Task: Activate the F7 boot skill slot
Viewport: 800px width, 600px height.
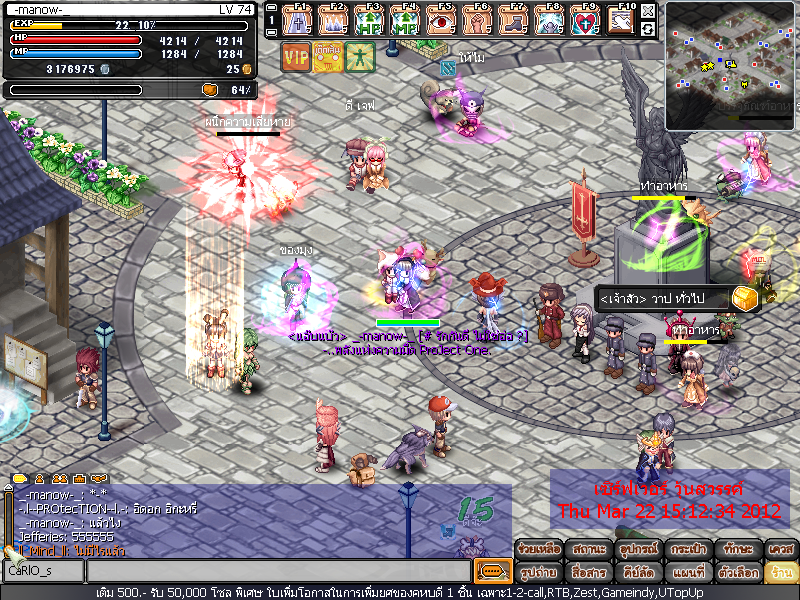Action: [516, 20]
